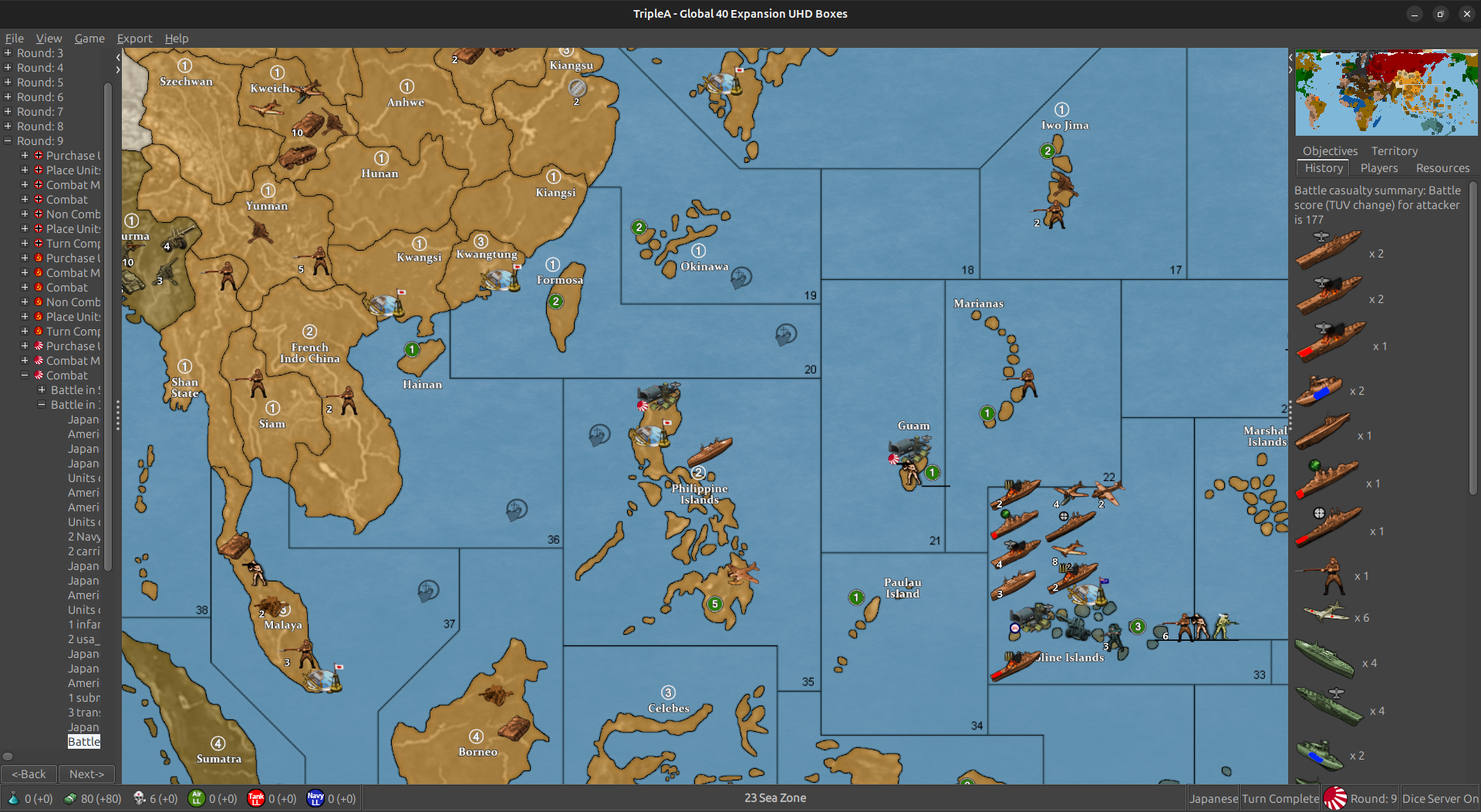This screenshot has height=812, width=1481.
Task: Click the Tank LL resource icon
Action: coord(257,798)
